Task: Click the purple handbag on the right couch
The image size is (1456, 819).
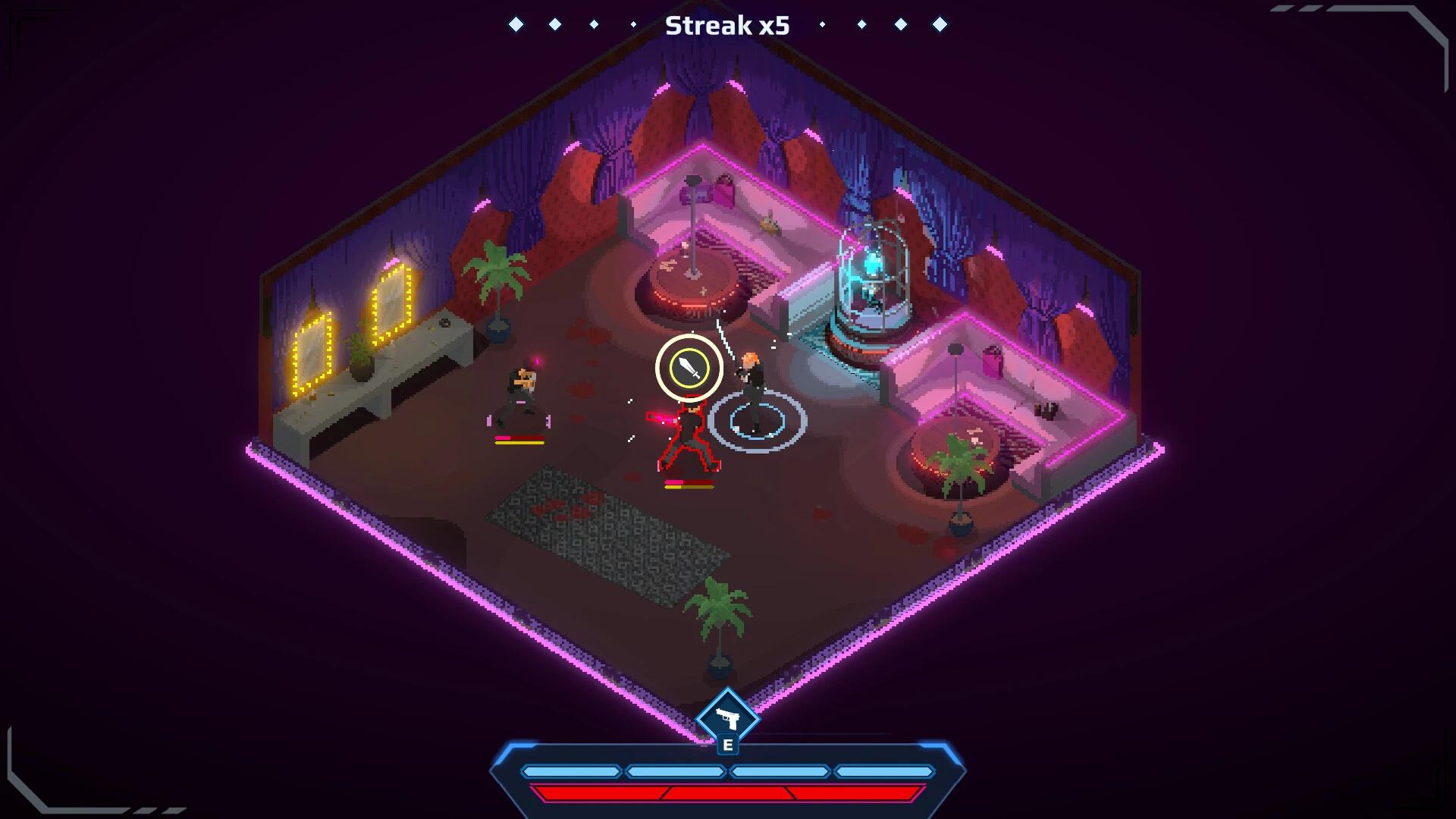Action: click(992, 359)
